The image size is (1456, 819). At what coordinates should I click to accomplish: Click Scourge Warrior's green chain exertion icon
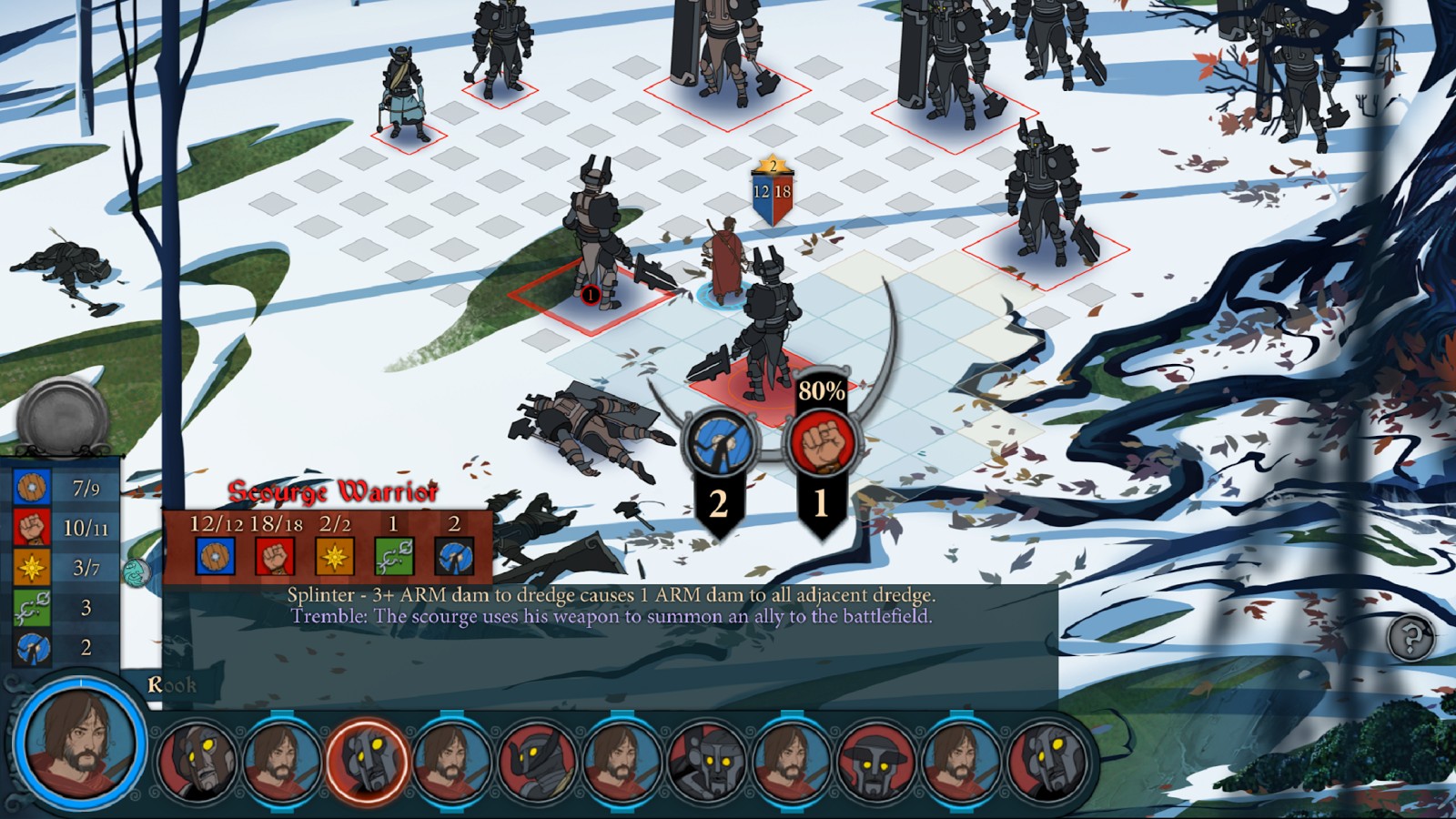point(394,556)
